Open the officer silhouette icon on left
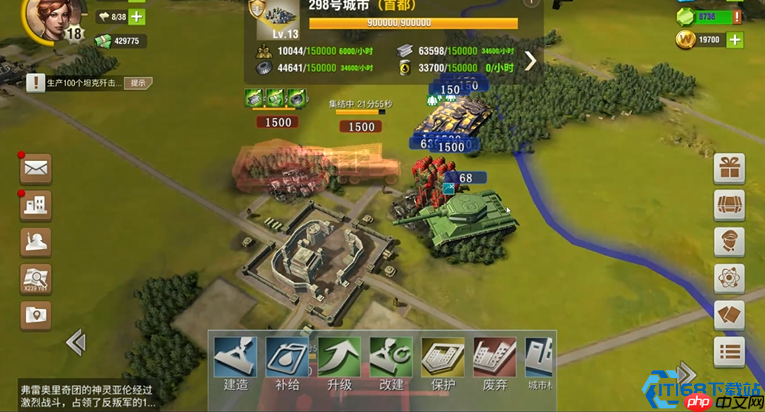Viewport: 765px width, 412px height. click(x=36, y=242)
